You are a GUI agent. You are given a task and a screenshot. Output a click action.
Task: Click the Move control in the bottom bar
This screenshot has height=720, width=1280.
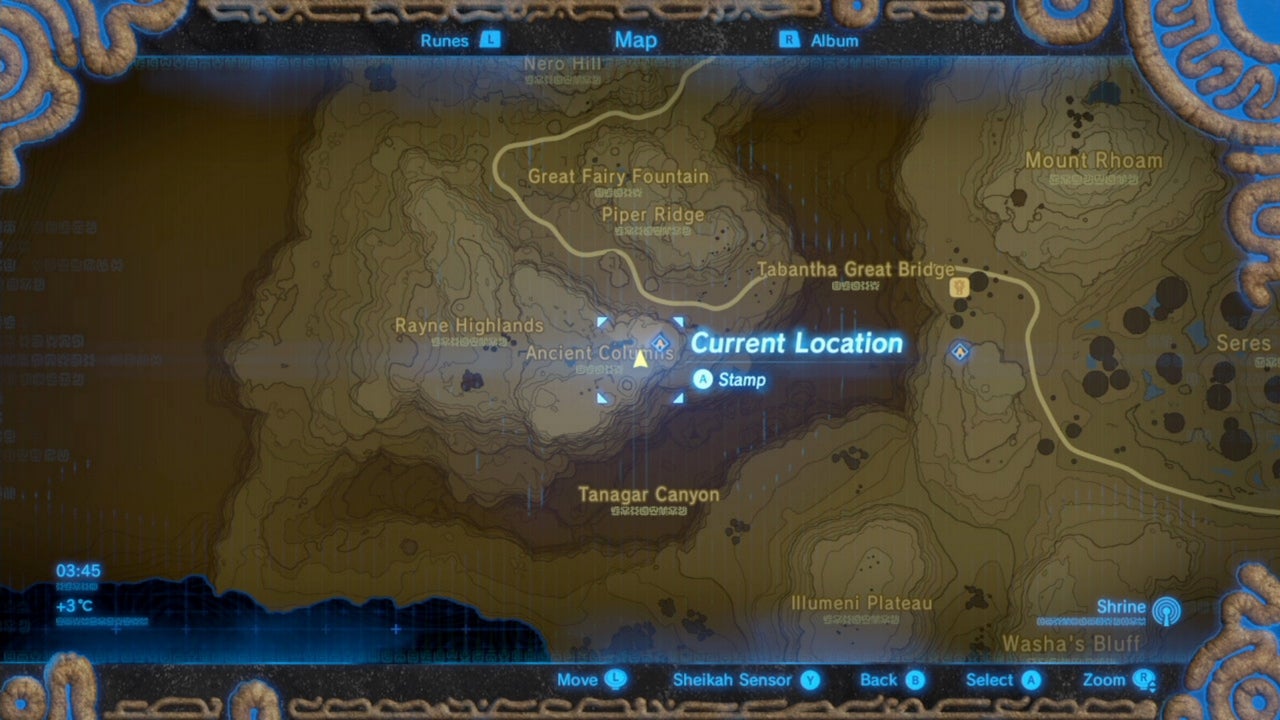[x=589, y=679]
